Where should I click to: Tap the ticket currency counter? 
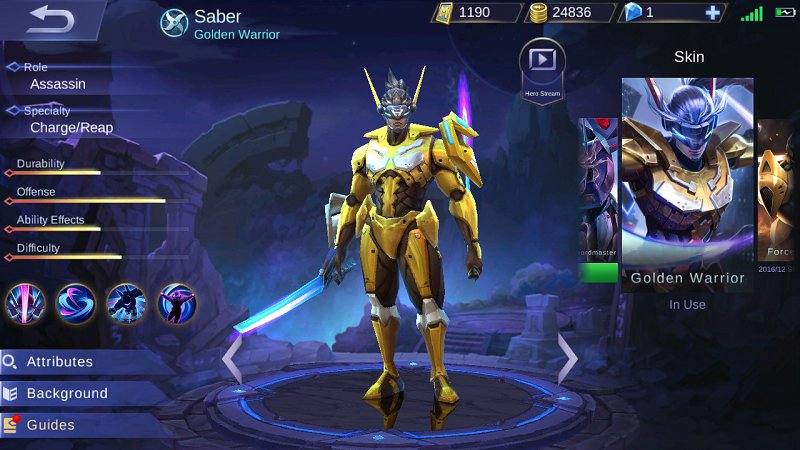tap(475, 13)
